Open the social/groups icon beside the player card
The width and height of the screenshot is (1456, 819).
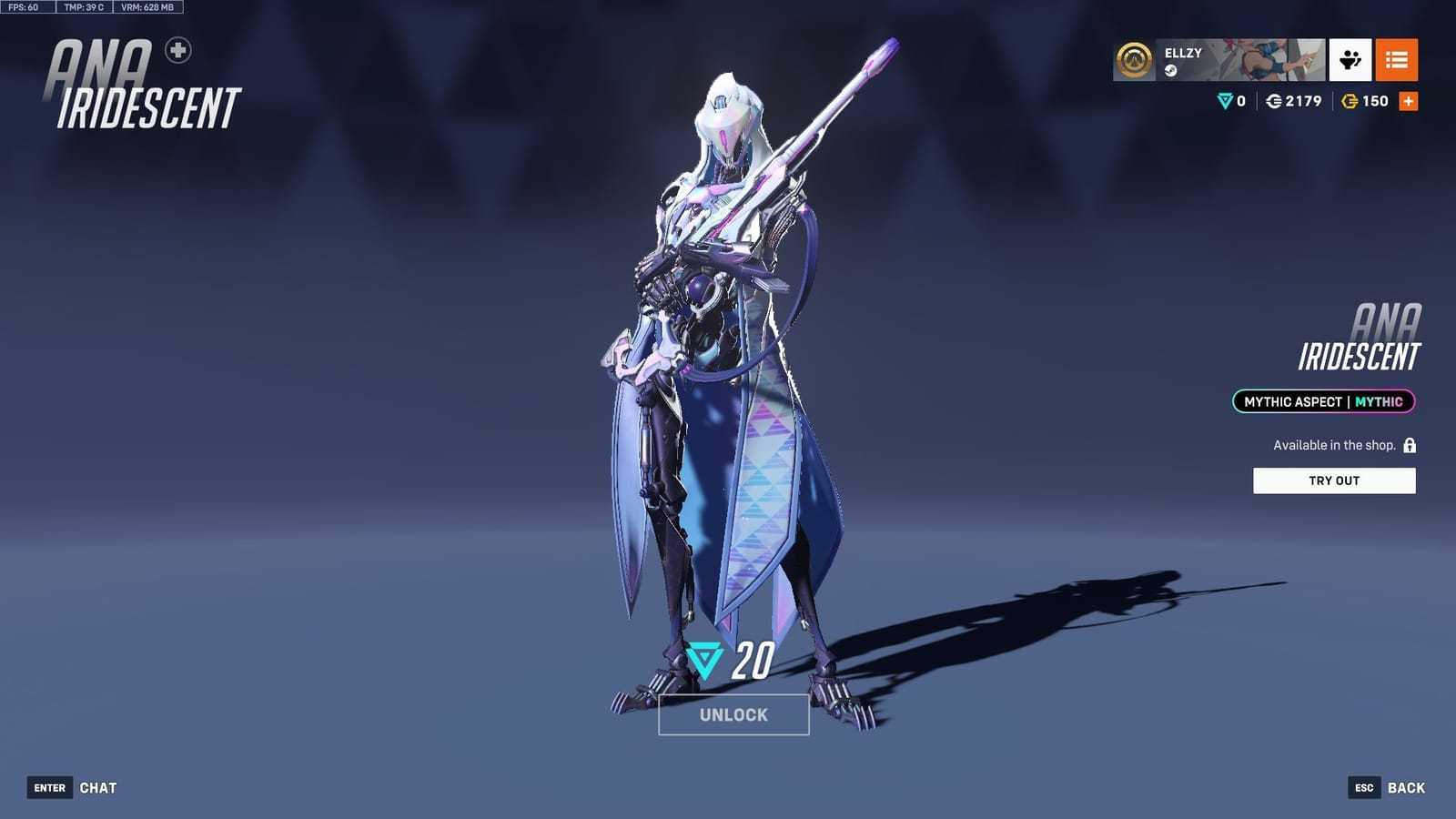coord(1350,61)
